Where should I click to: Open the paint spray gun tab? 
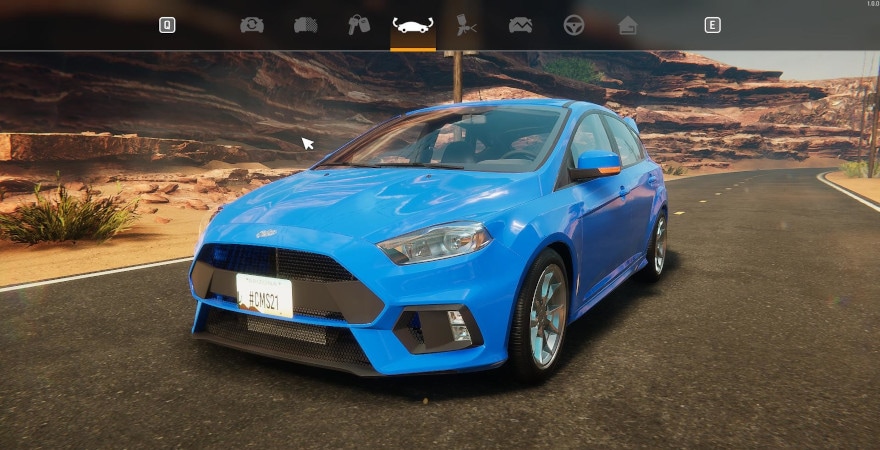[466, 25]
